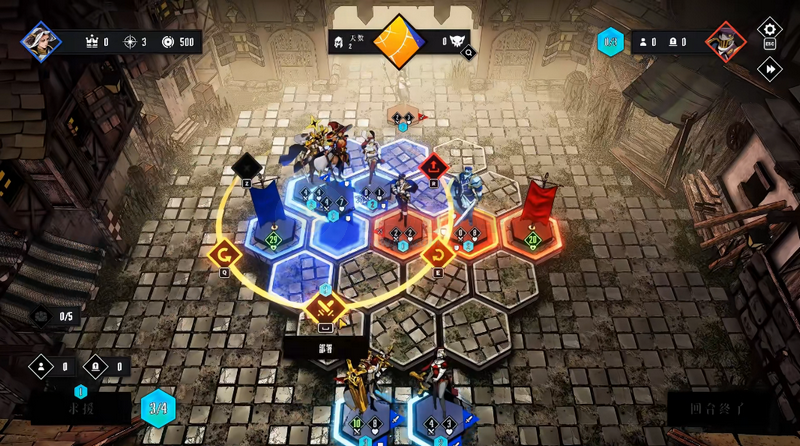Activate the orange counter-clockwise rotate icon
The height and width of the screenshot is (446, 800).
click(x=222, y=255)
